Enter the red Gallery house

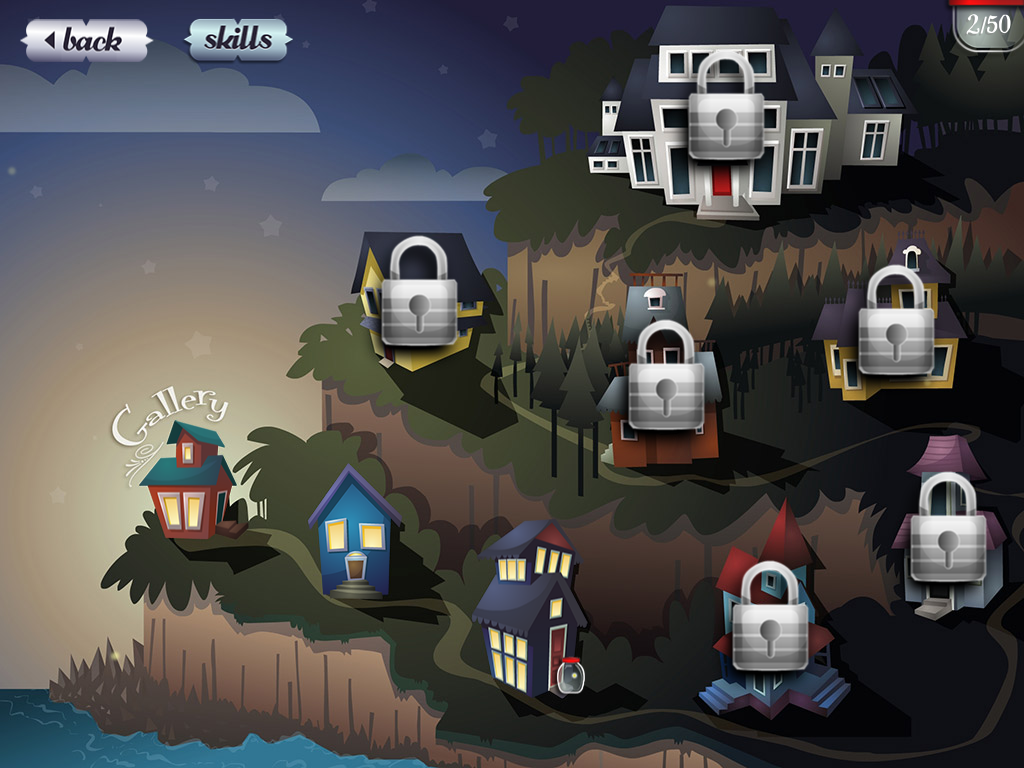(x=187, y=482)
